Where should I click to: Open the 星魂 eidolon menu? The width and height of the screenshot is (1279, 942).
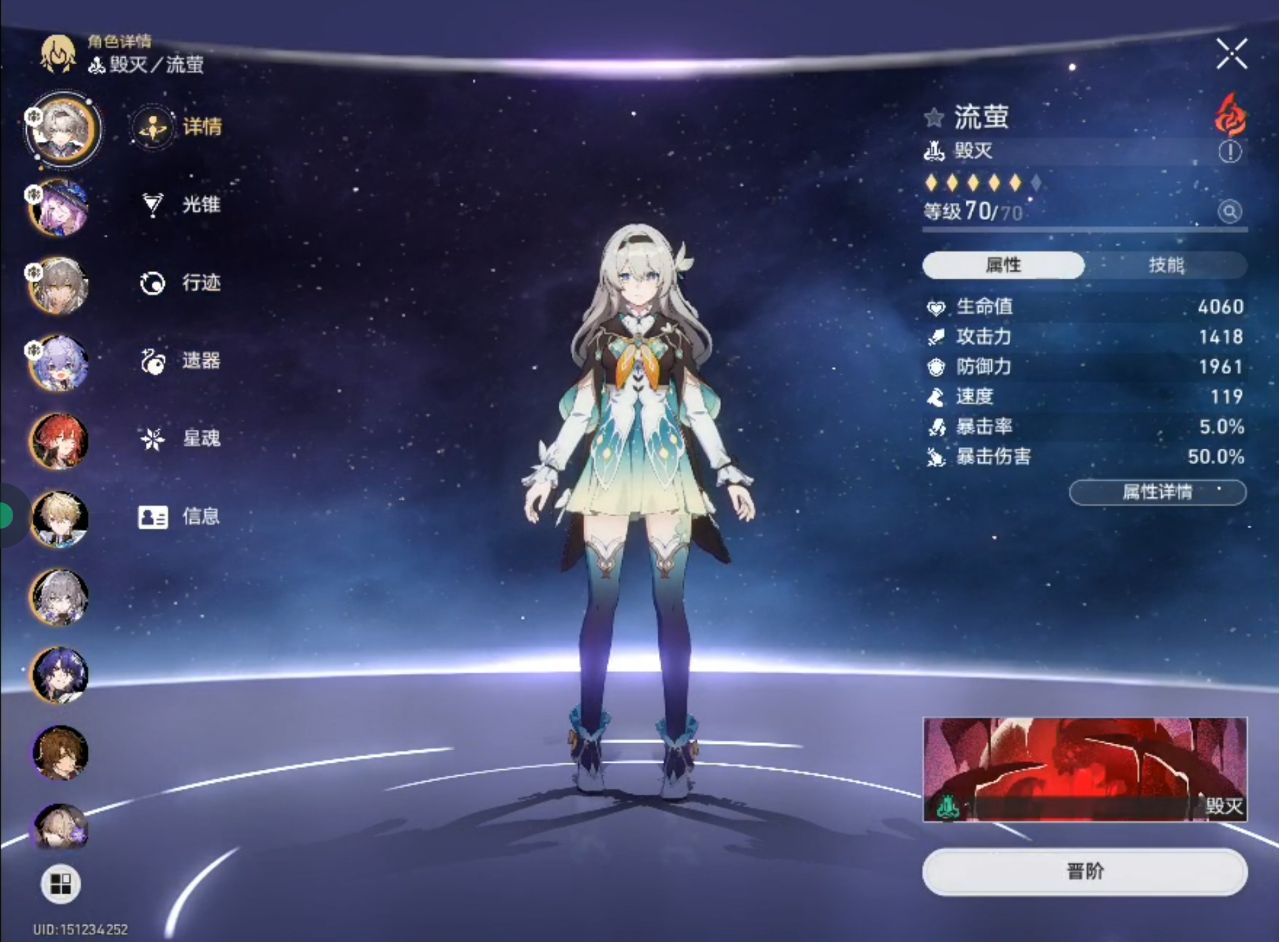181,438
